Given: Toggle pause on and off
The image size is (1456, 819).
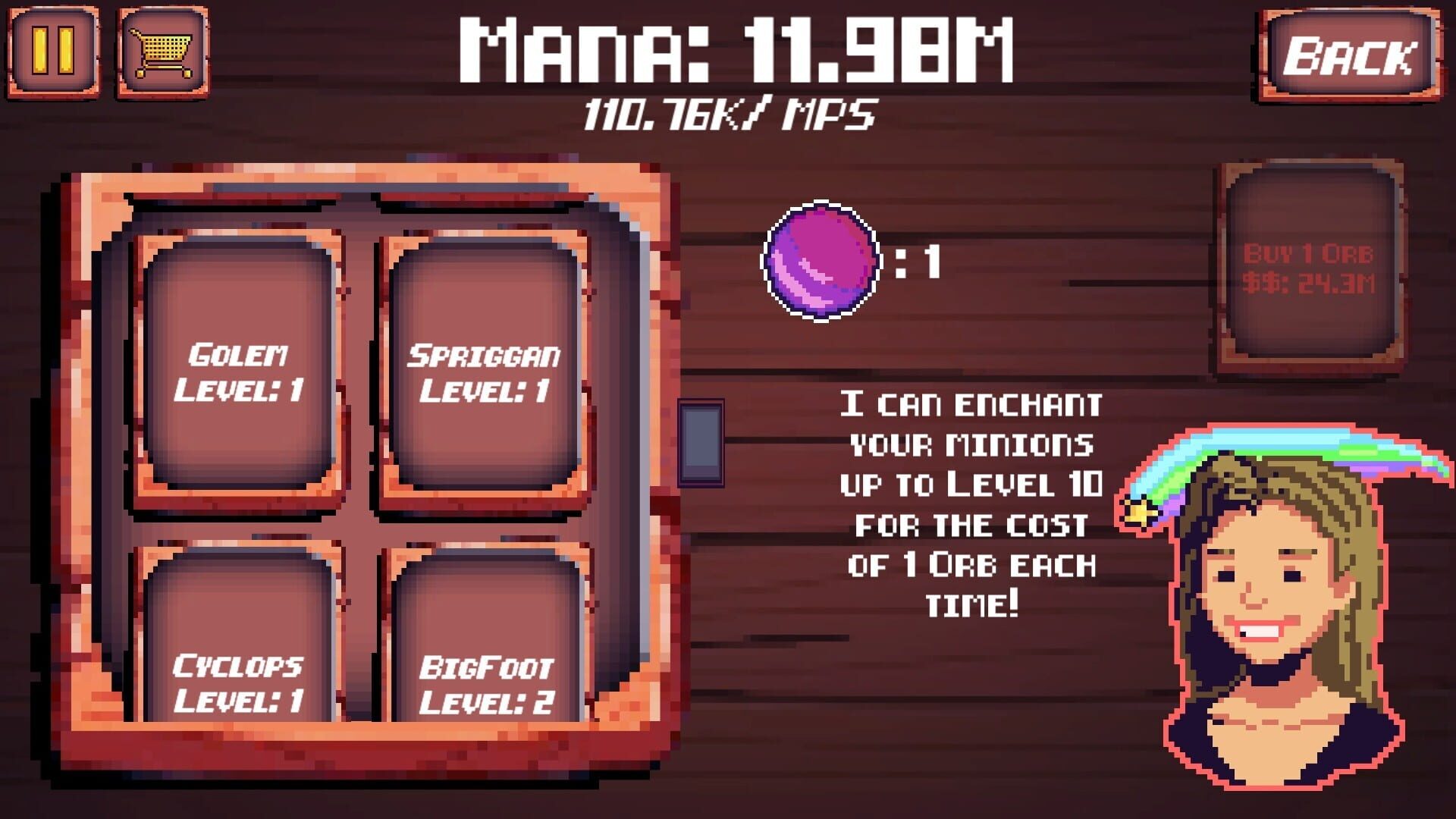Looking at the screenshot, I should [x=50, y=50].
